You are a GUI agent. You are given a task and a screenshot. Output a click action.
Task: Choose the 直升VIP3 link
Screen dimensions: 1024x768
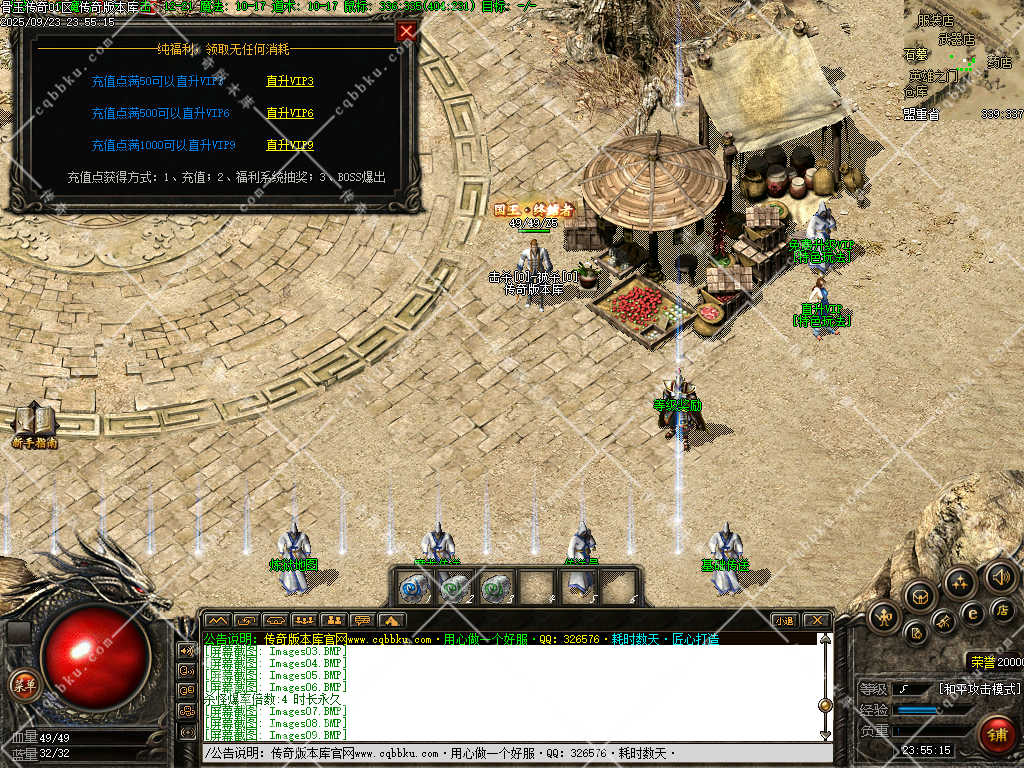289,82
